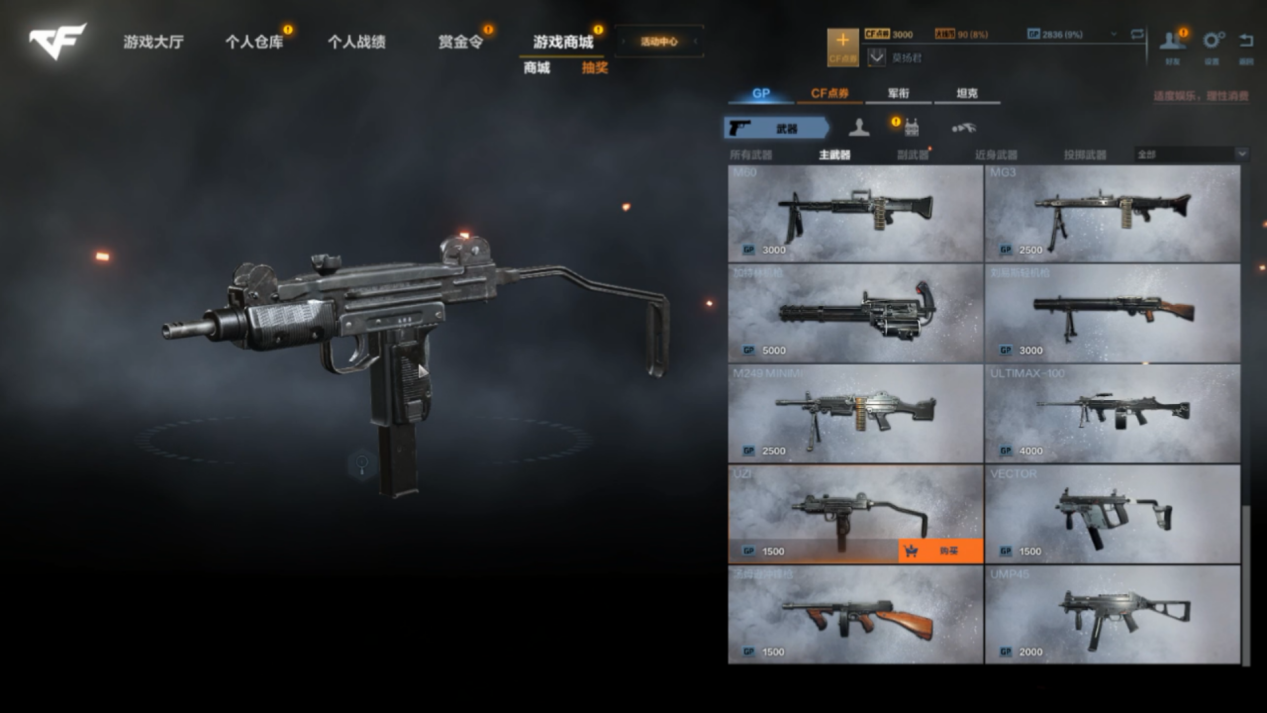Click the plus CF点券 recharge button
The height and width of the screenshot is (713, 1267).
[842, 46]
